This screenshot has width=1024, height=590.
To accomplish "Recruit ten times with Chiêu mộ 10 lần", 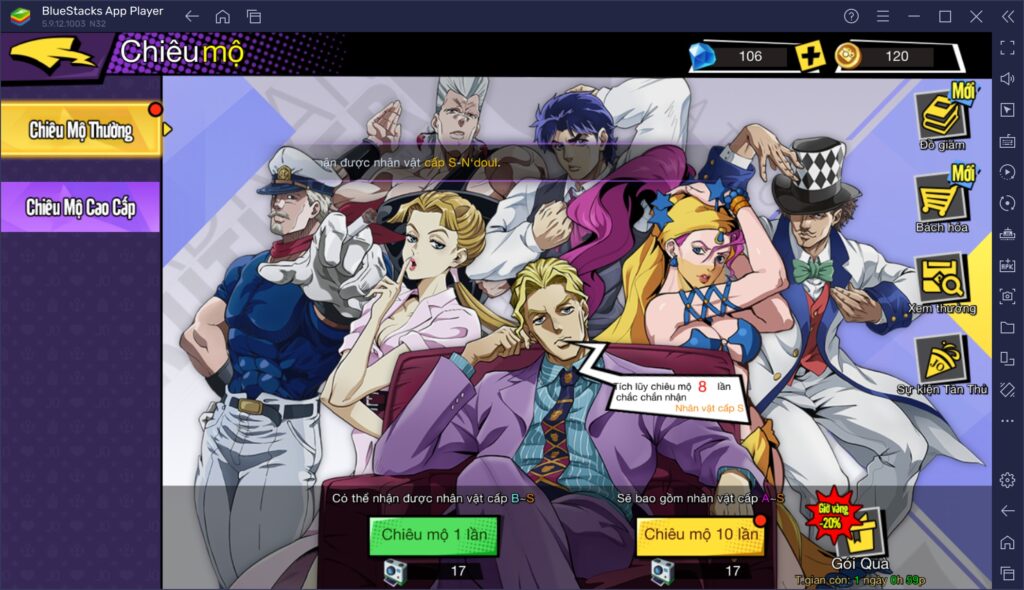I will (x=701, y=535).
